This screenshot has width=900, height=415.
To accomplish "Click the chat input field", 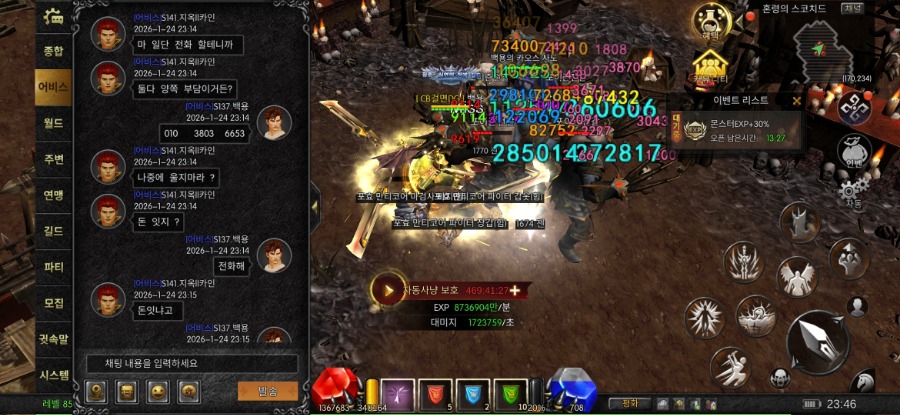I will (190, 363).
